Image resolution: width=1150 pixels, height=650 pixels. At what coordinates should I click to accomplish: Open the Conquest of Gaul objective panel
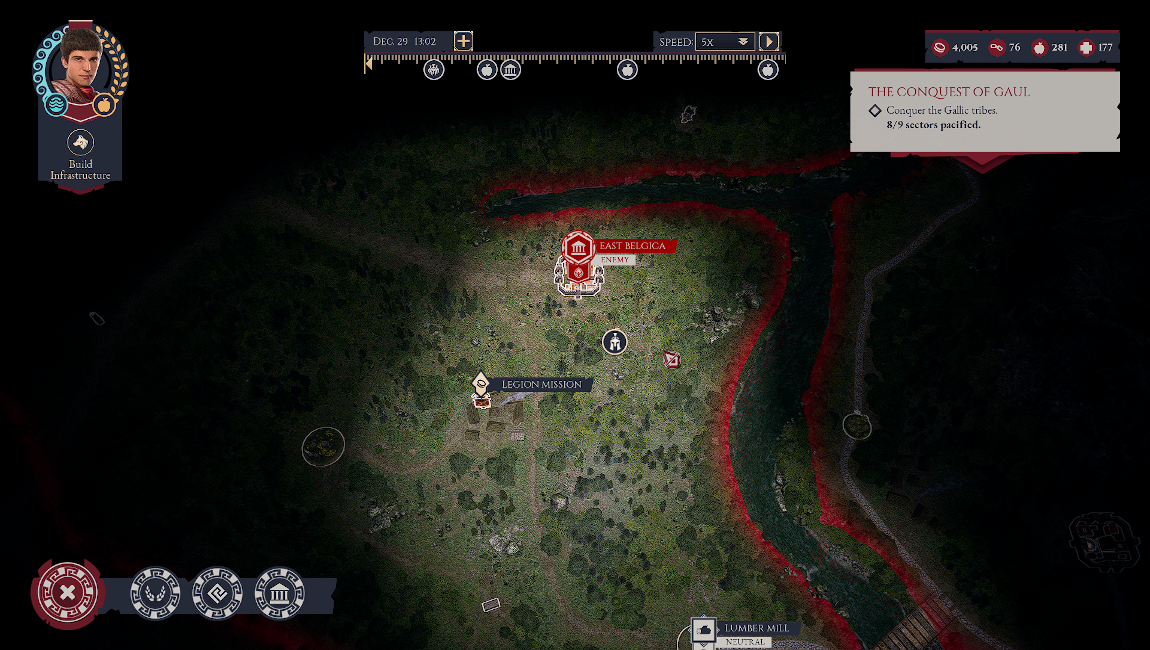click(984, 110)
